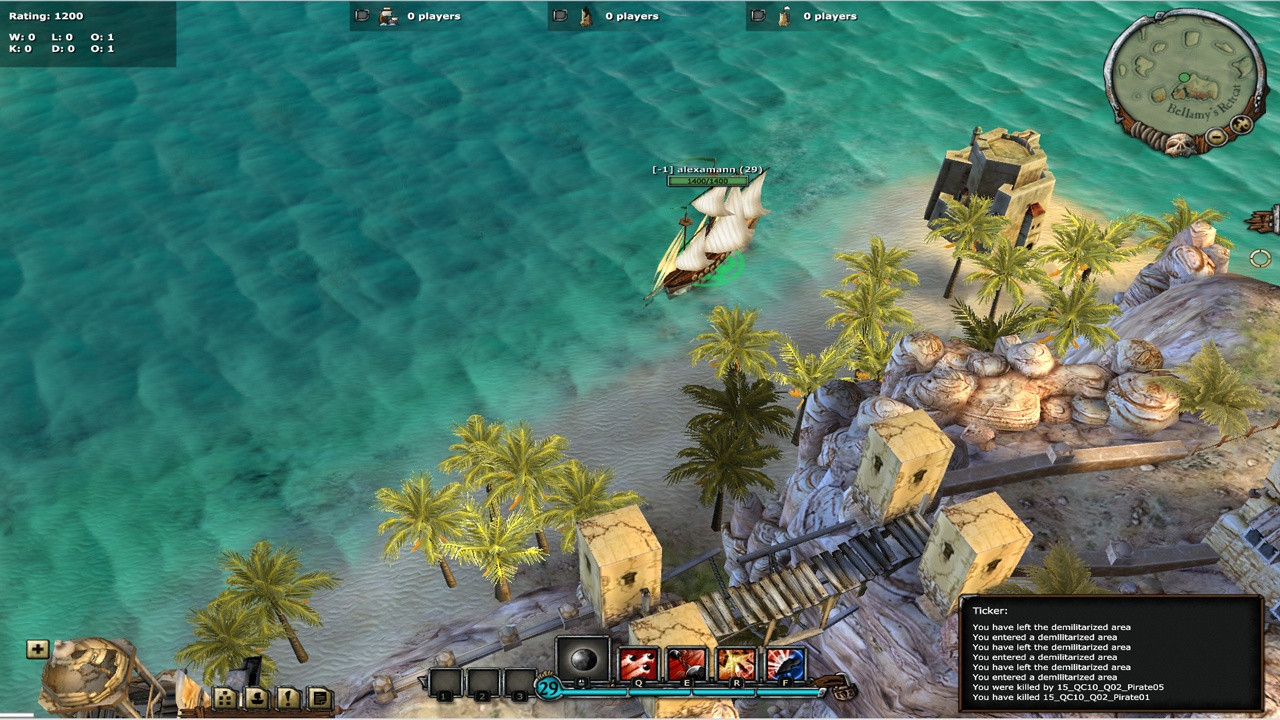
Task: Click the anchor button beside the minimap
Action: 1241,125
